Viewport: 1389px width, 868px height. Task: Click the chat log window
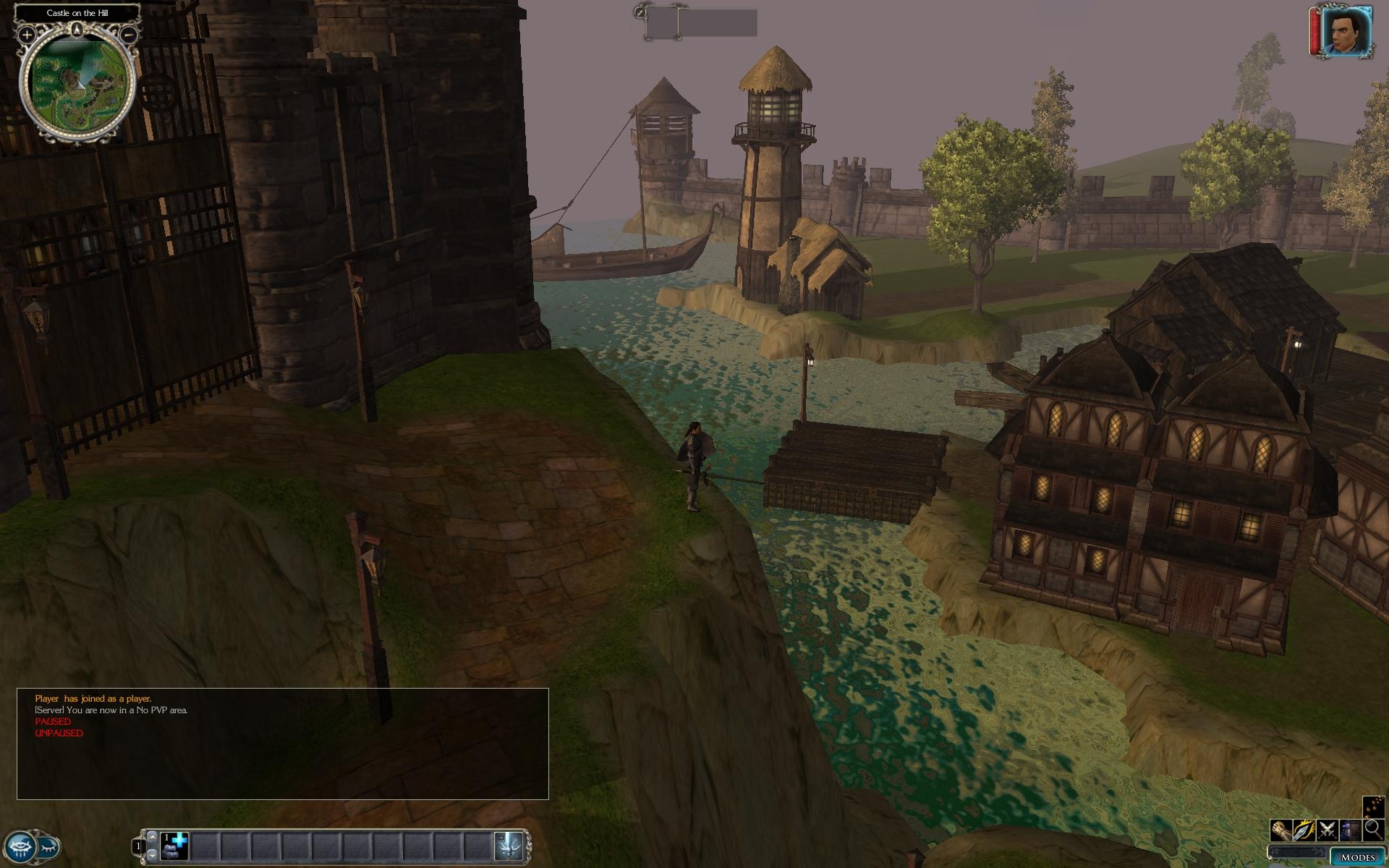[282, 744]
